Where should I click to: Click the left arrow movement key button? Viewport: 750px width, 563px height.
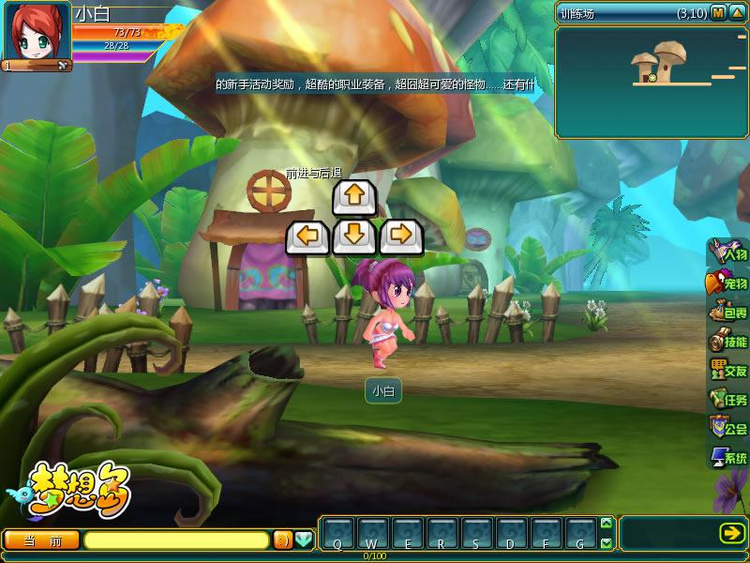(308, 237)
